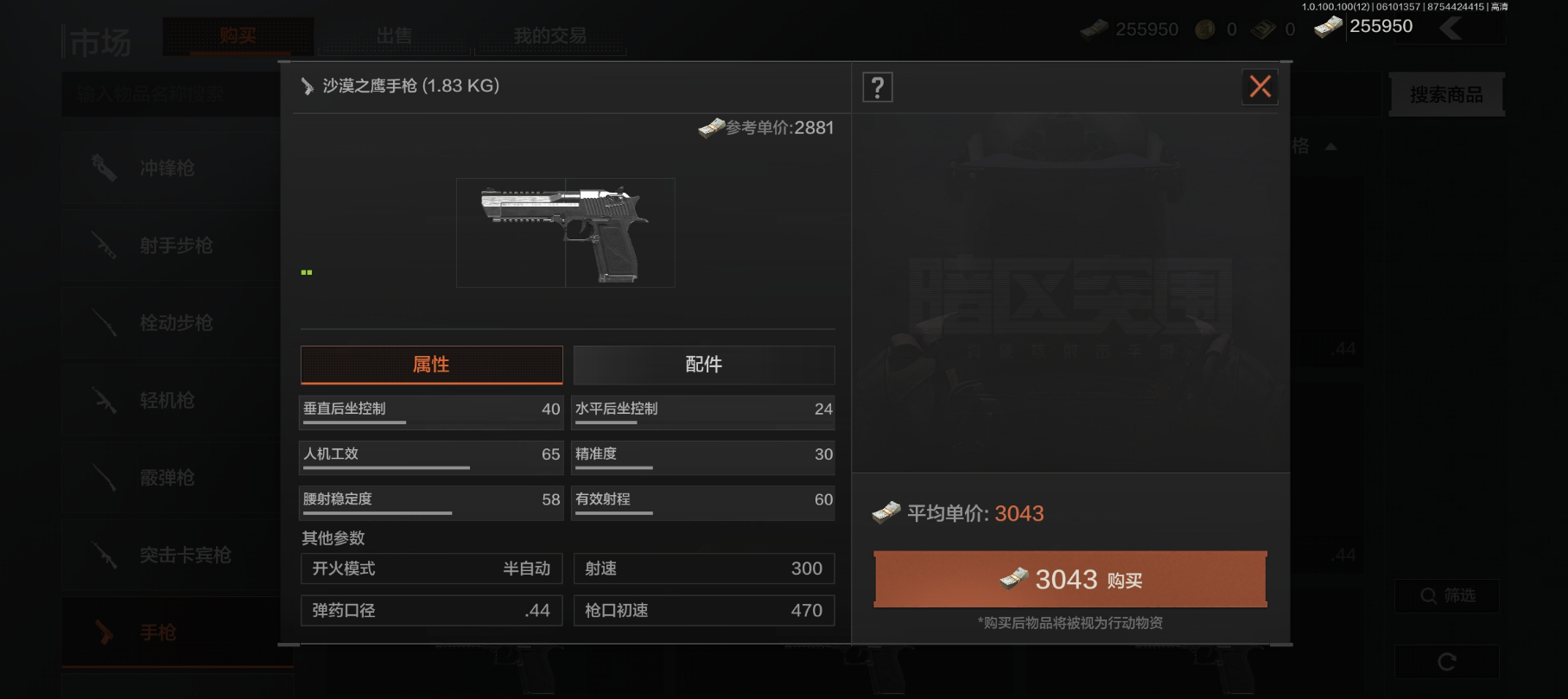The width and height of the screenshot is (1568, 699).
Task: Click the 搜索商品 search button
Action: 1446,94
